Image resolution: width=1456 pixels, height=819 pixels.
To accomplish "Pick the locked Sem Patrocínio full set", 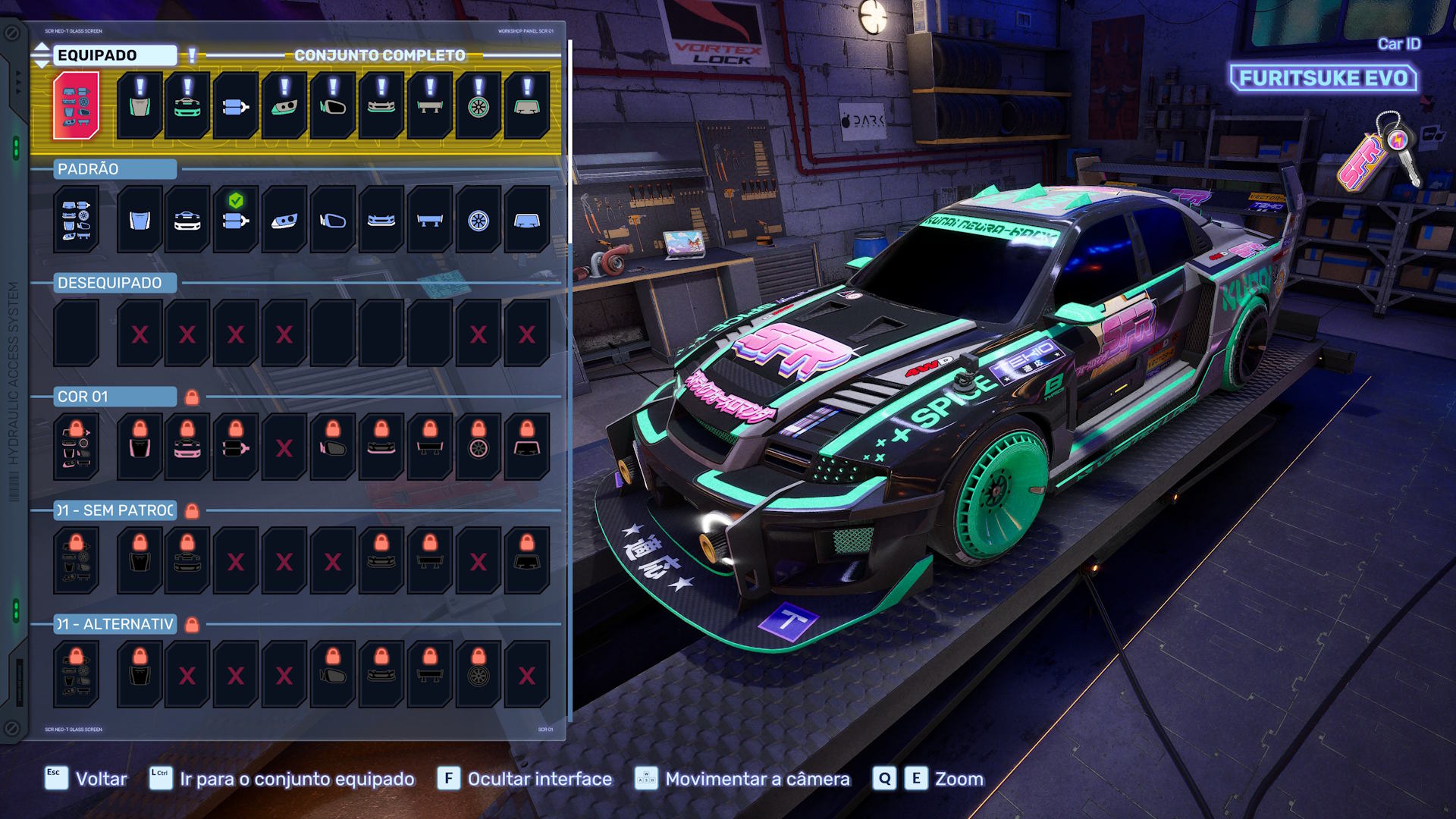I will pos(76,560).
